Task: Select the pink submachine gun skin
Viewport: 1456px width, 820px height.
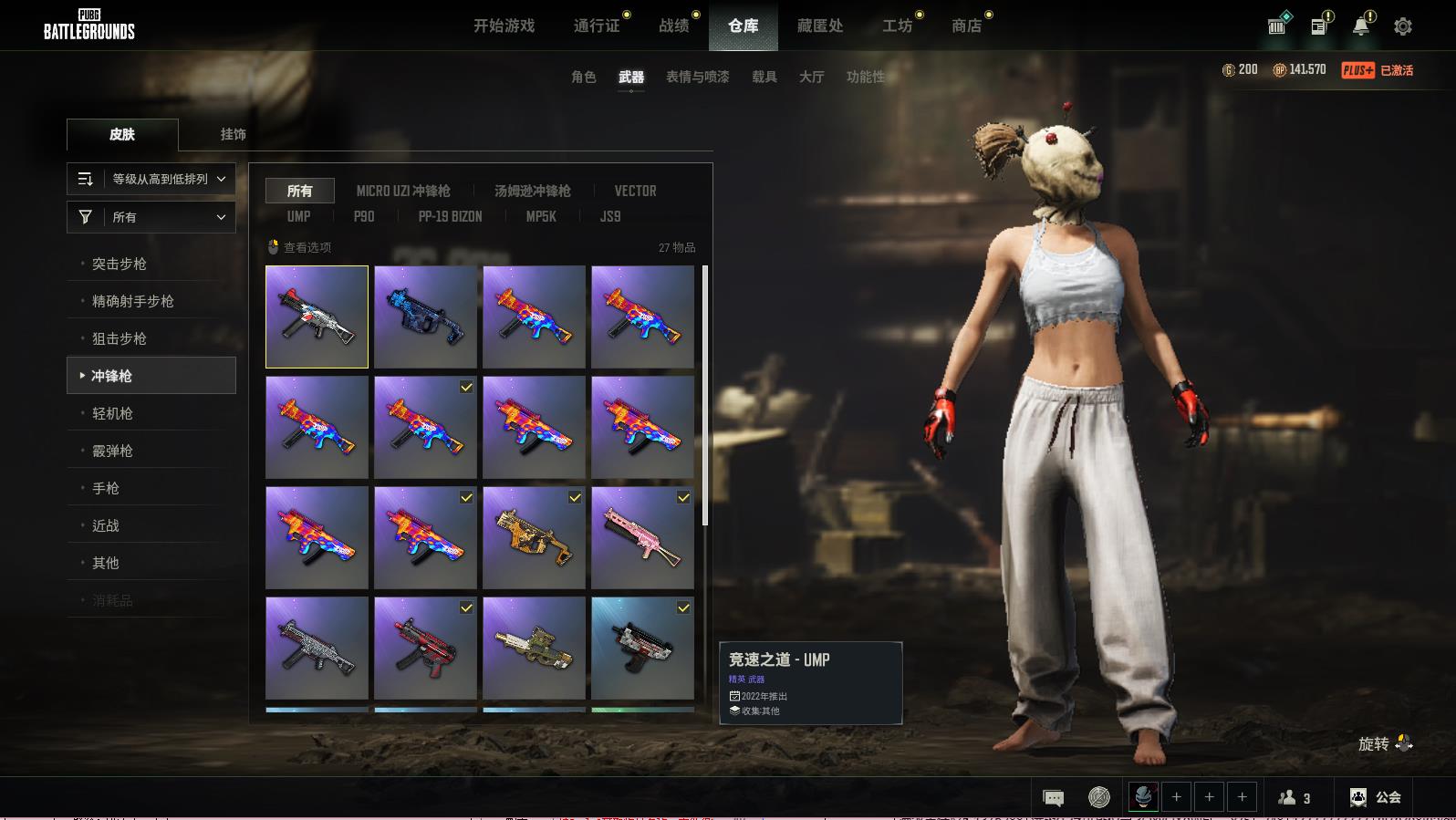Action: coord(642,537)
